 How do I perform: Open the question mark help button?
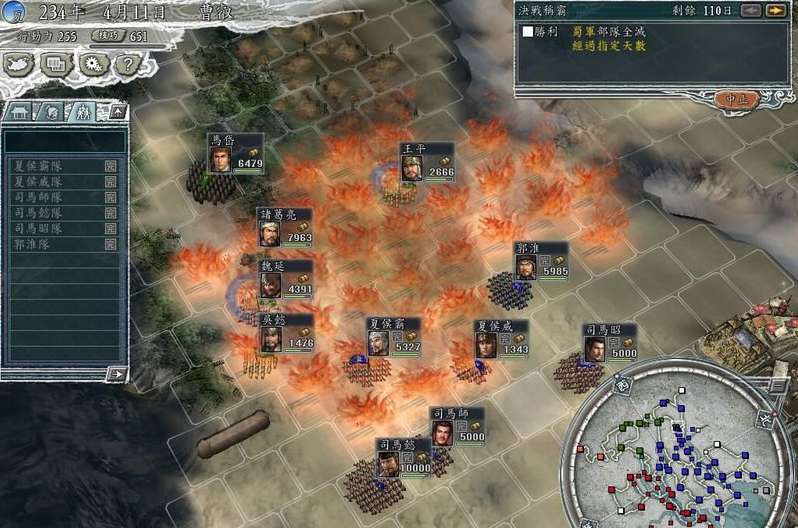coord(126,64)
